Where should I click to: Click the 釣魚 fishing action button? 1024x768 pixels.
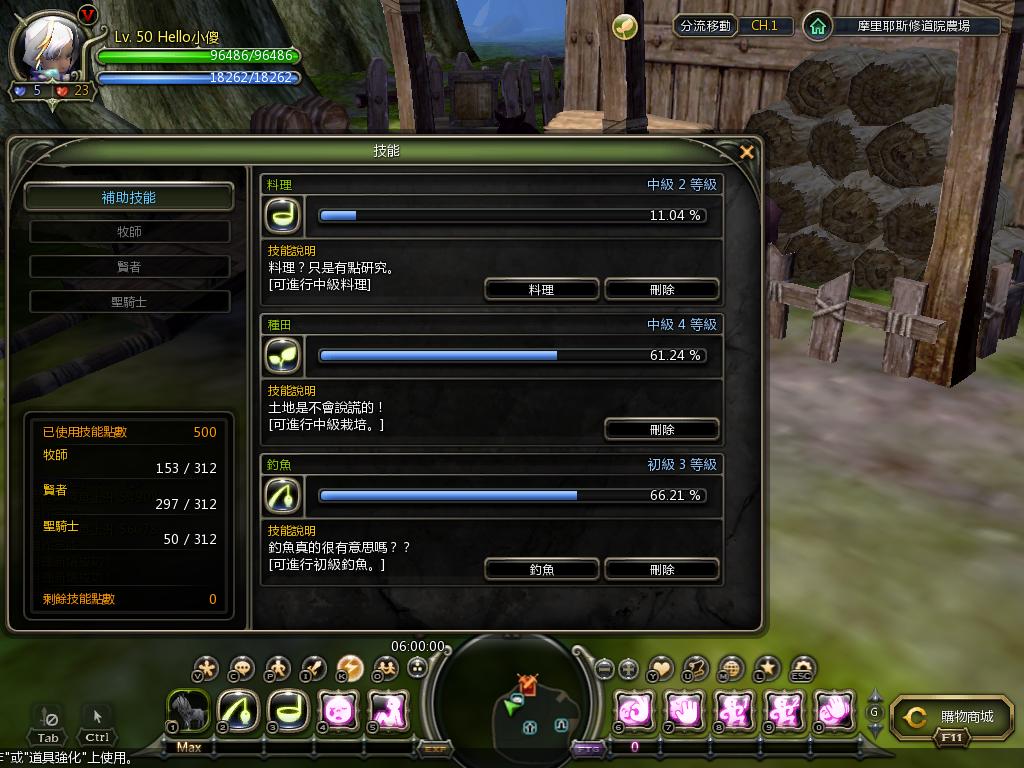(x=541, y=569)
